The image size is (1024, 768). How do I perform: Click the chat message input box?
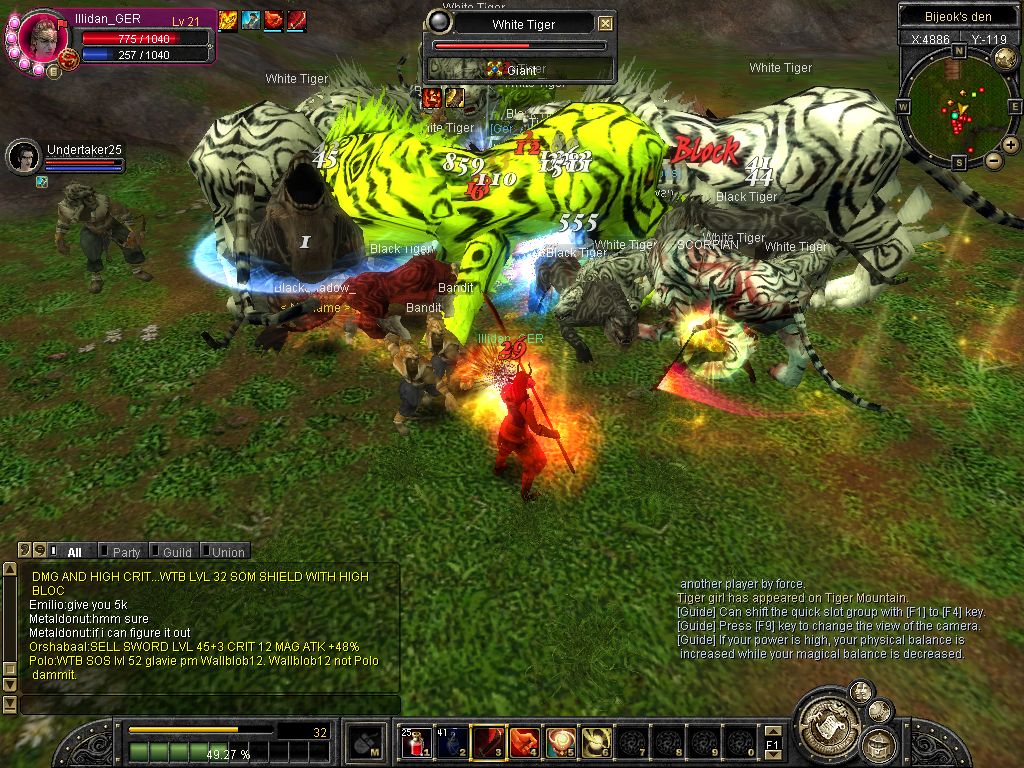click(210, 705)
